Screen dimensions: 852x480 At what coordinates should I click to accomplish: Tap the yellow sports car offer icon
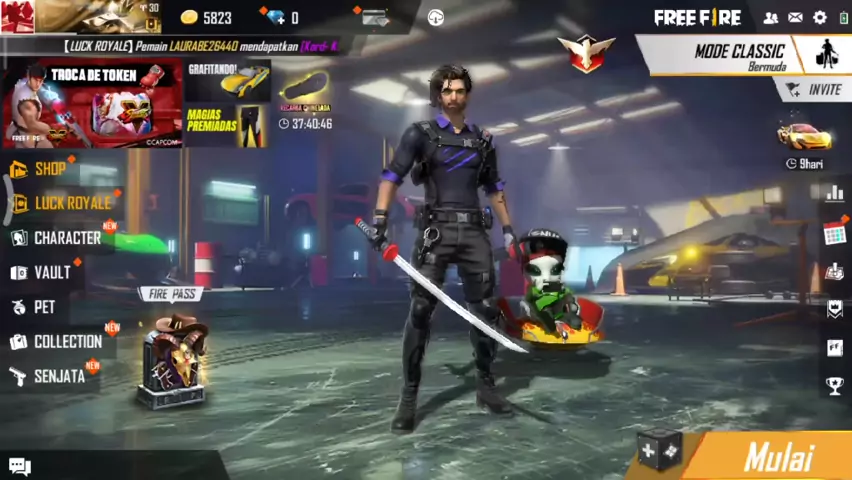804,137
